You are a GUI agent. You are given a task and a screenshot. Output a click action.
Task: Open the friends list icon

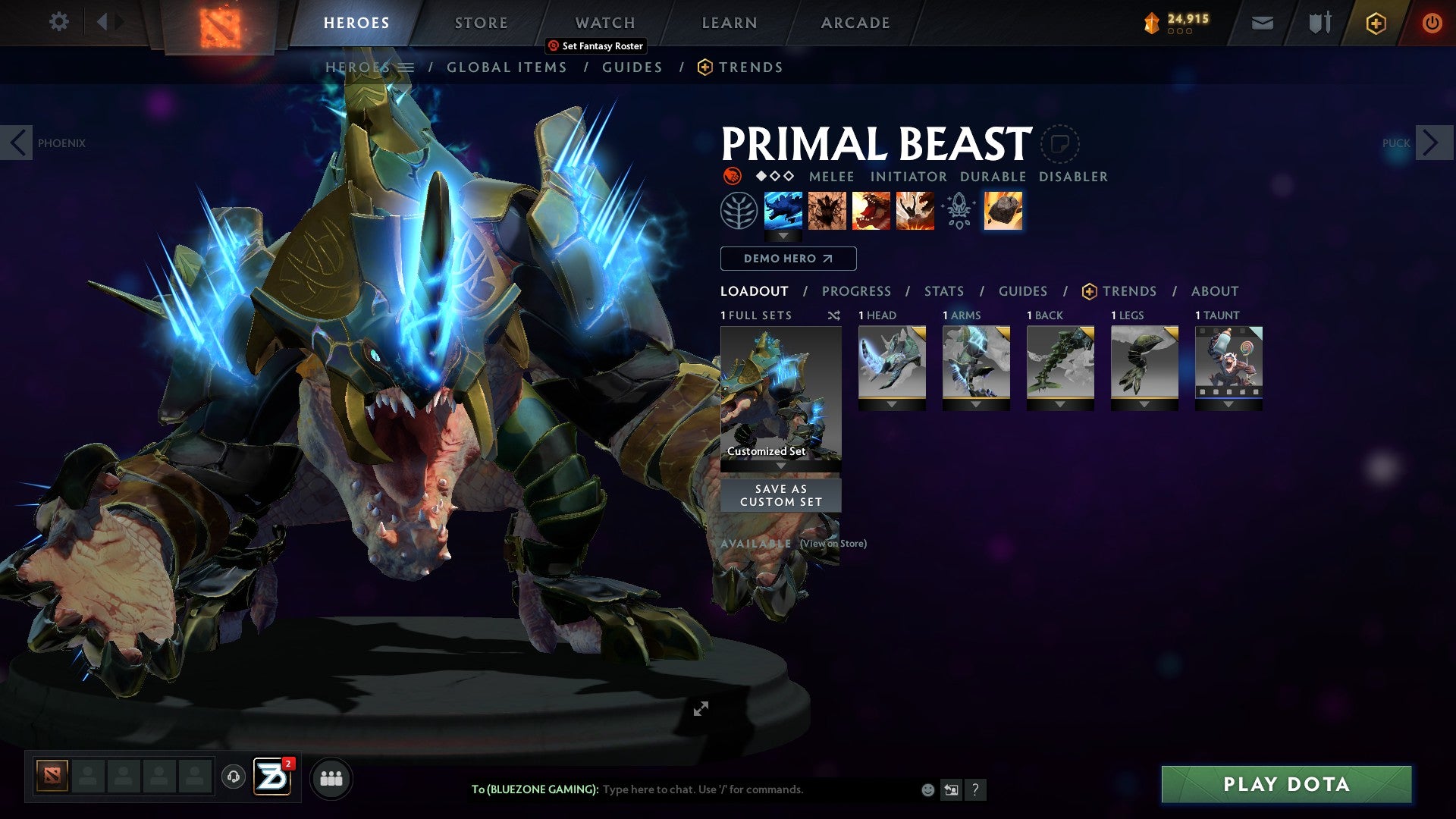tap(331, 777)
